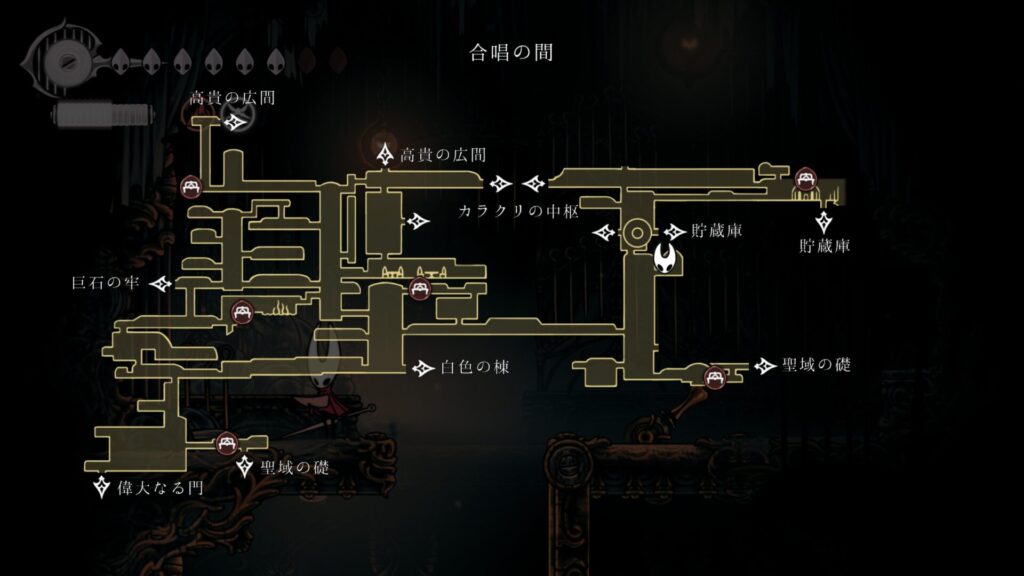Viewport: 1024px width, 576px height.
Task: Select the 偉大なる門 exit label
Action: 159,489
